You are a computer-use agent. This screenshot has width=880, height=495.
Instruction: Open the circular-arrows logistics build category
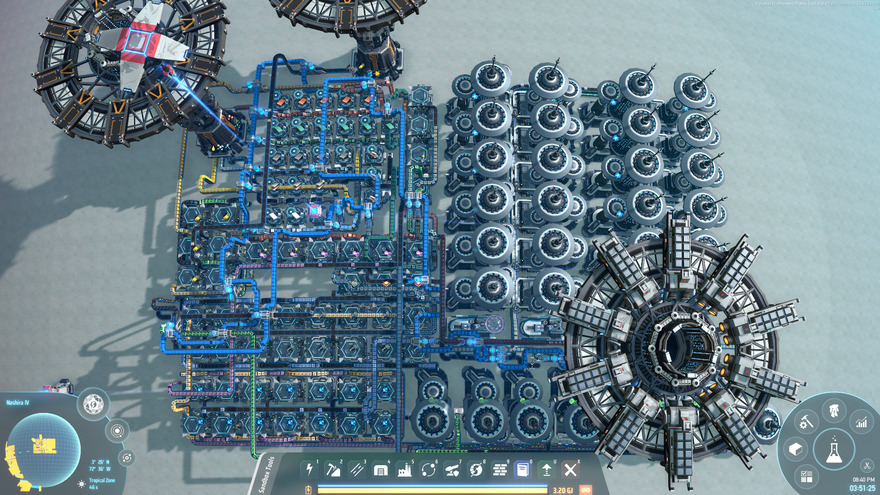click(429, 469)
